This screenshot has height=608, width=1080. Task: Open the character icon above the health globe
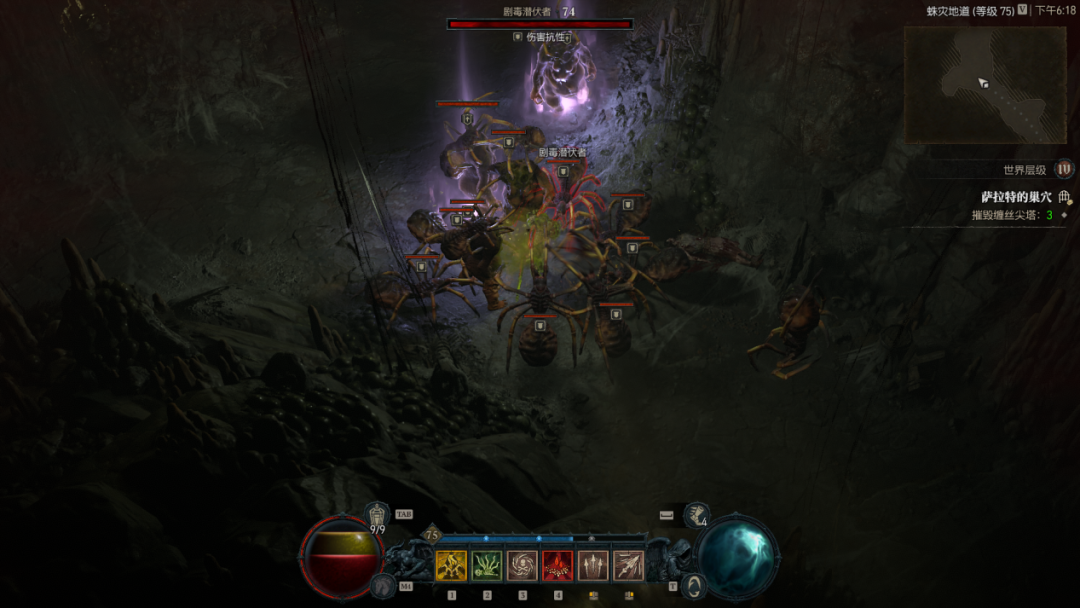point(377,515)
